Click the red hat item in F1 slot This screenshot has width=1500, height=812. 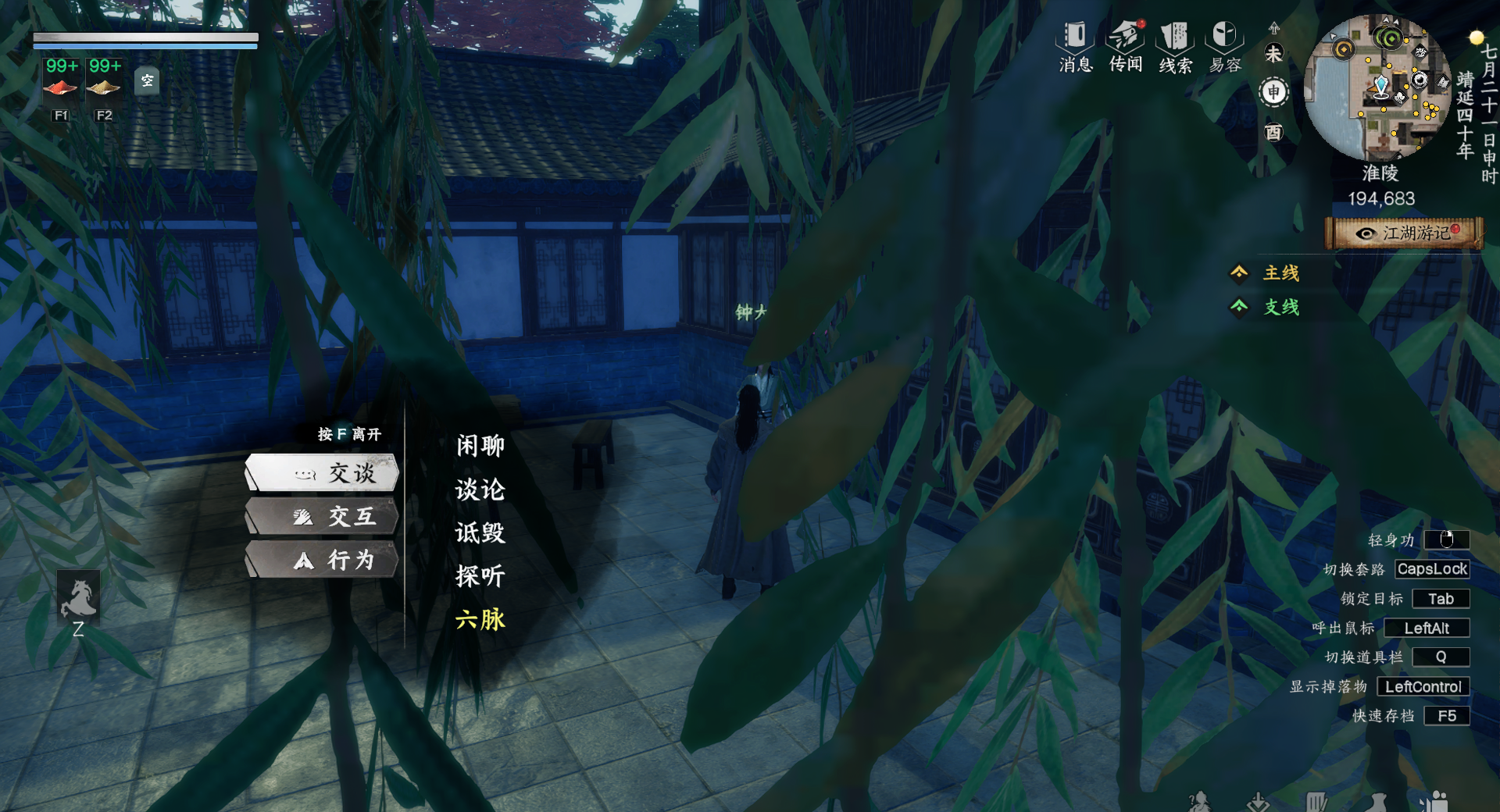pyautogui.click(x=59, y=86)
